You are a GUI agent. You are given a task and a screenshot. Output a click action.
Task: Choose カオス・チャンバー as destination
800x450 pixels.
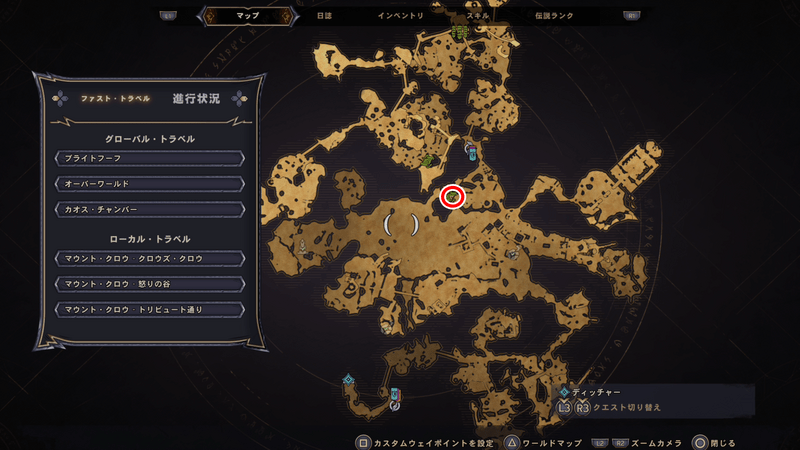pos(148,209)
